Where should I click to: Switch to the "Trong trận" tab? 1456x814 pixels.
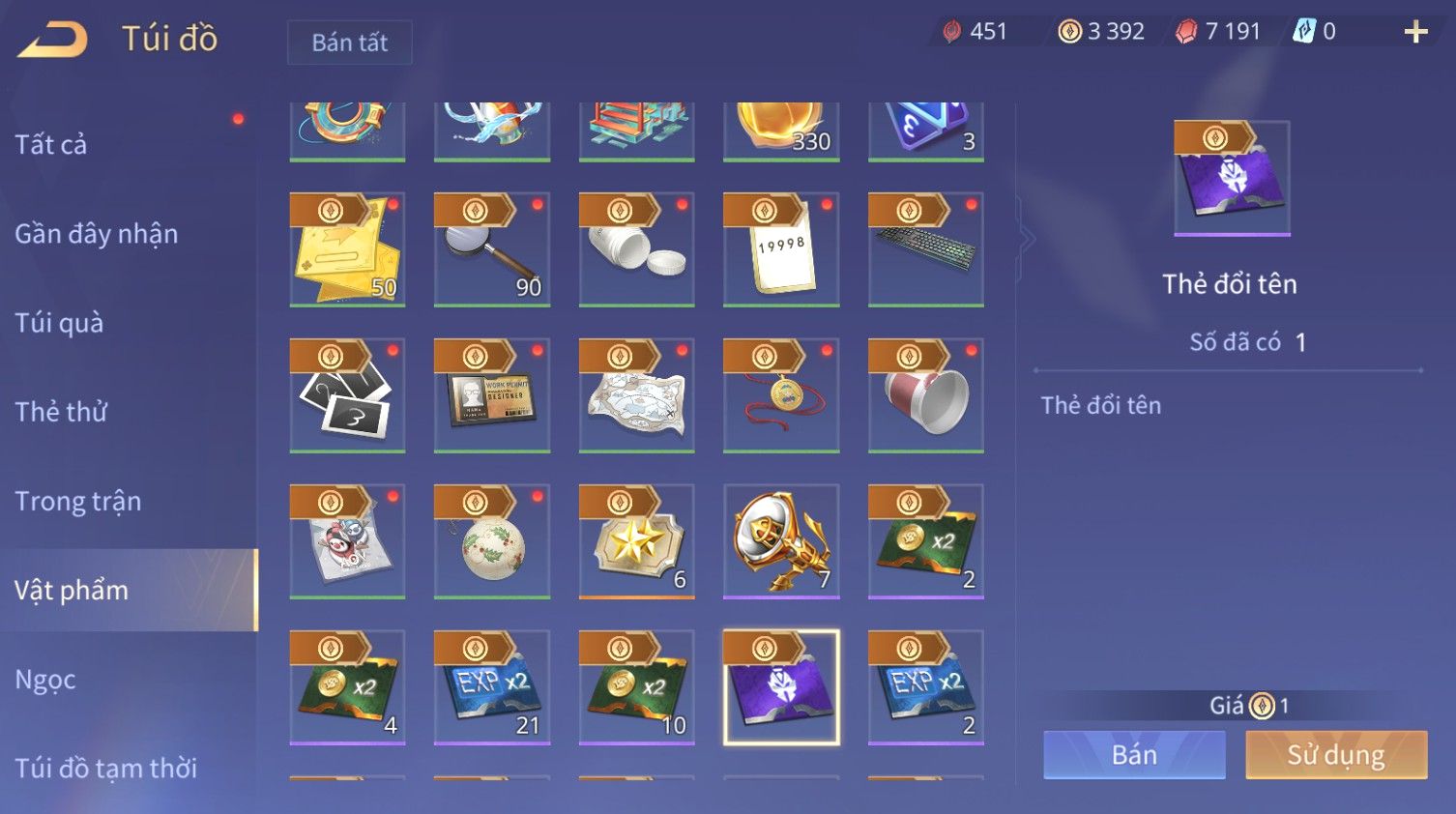click(x=78, y=501)
